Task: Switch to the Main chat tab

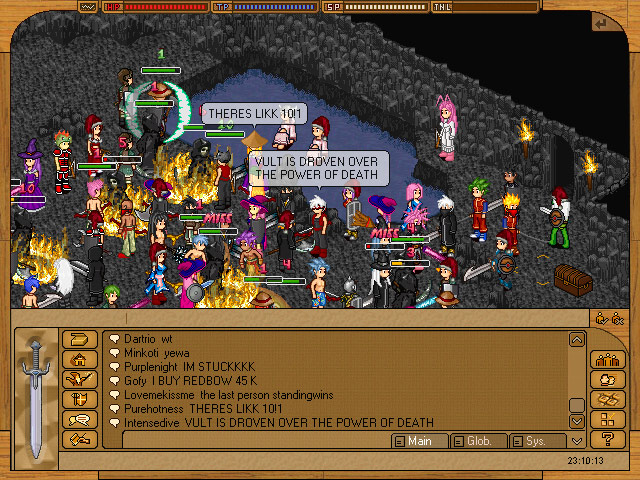Action: [419, 441]
